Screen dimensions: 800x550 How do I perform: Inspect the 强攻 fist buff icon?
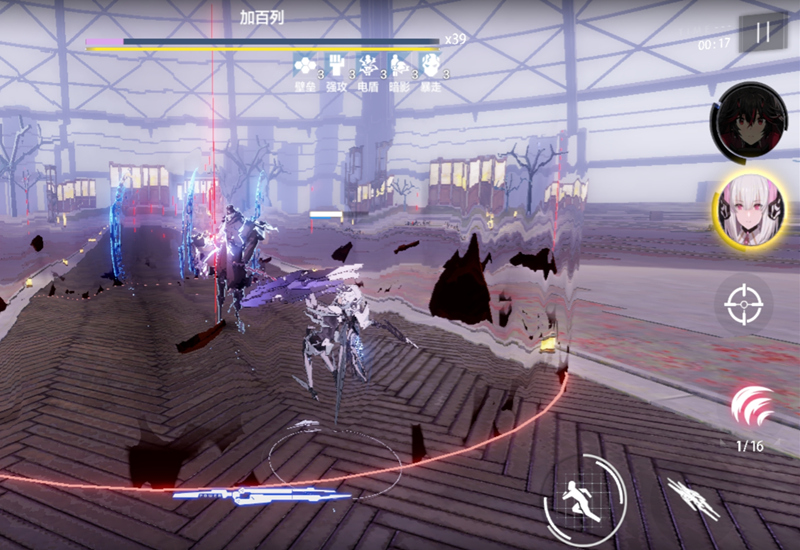pyautogui.click(x=336, y=67)
